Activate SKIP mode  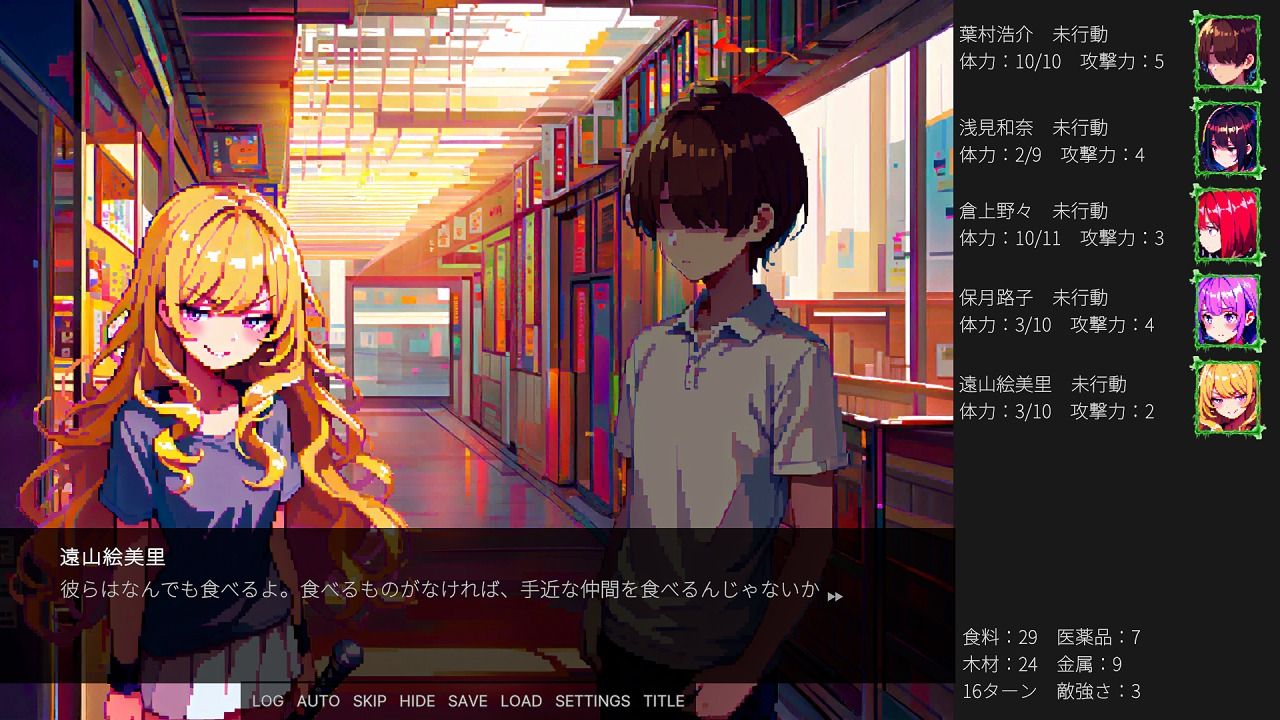369,701
